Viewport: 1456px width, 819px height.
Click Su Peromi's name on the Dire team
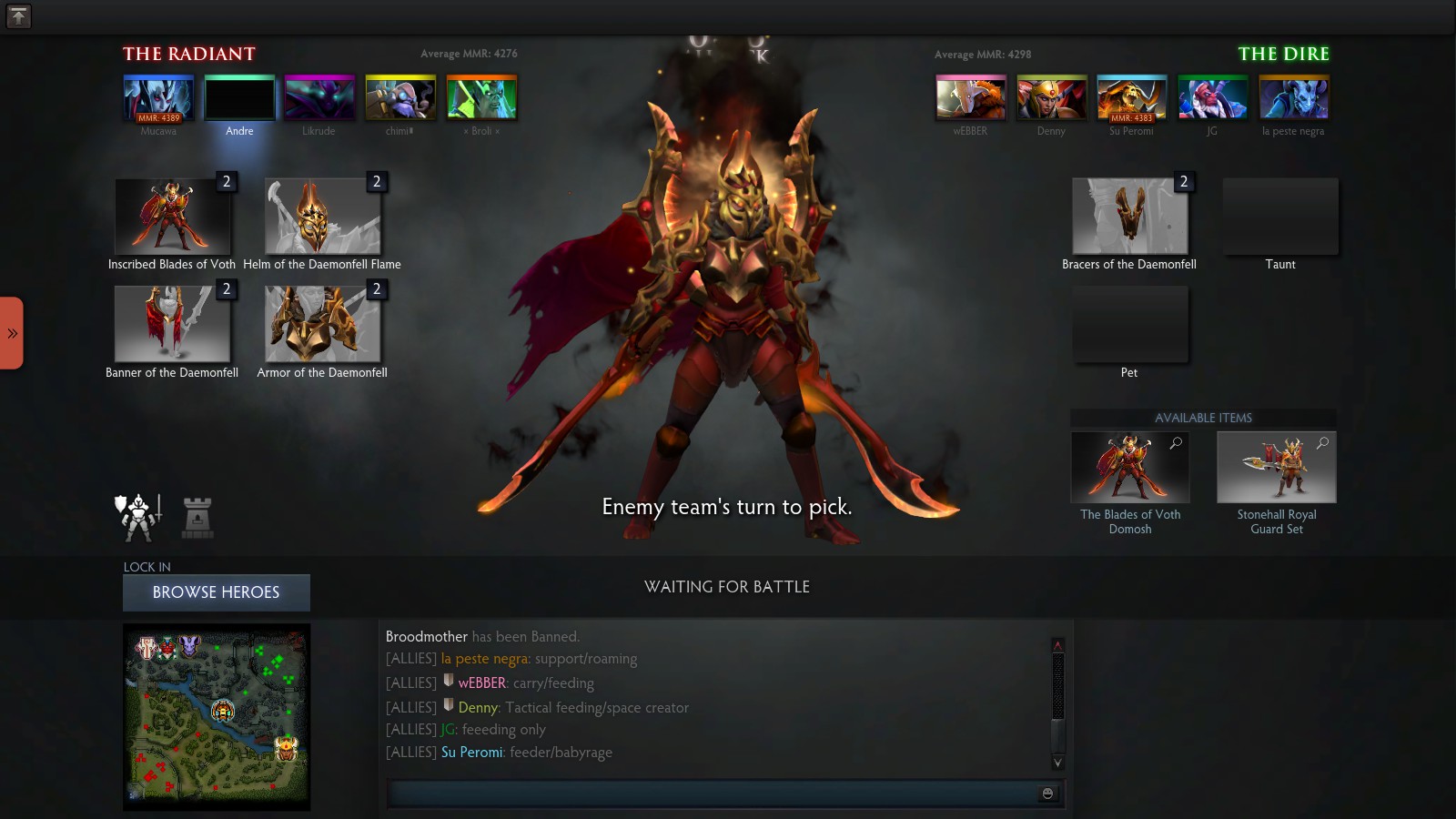pyautogui.click(x=1130, y=131)
